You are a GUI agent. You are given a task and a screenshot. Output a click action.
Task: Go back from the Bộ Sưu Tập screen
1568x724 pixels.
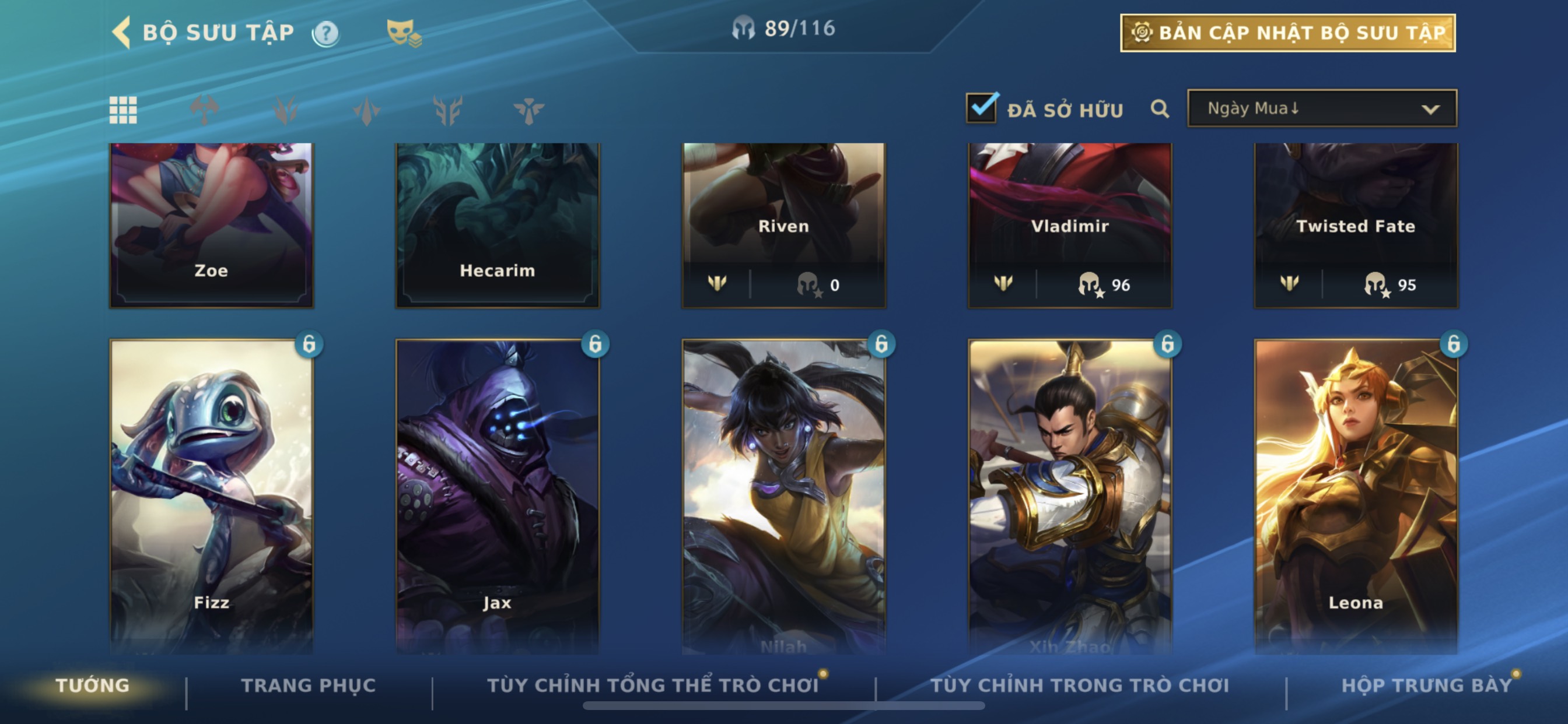pyautogui.click(x=122, y=32)
